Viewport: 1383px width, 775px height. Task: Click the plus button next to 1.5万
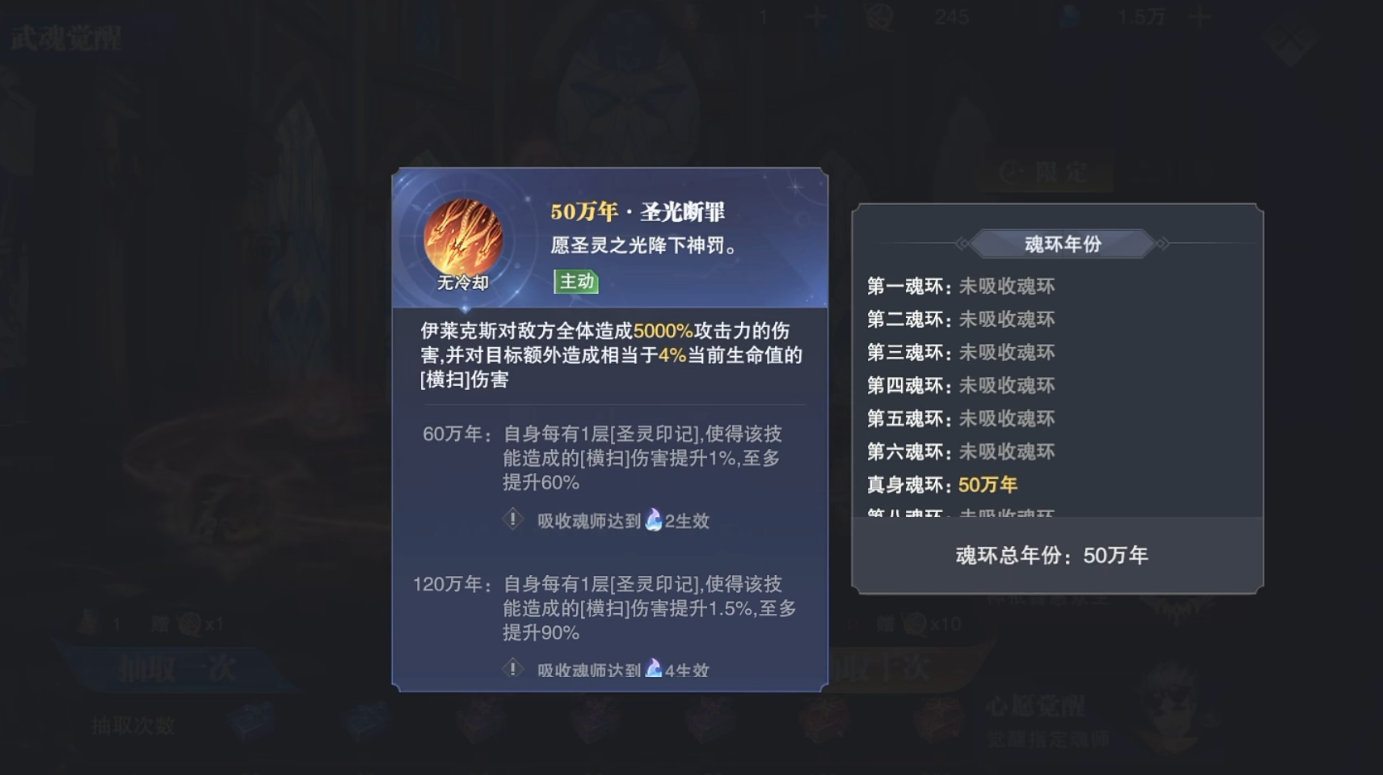click(x=1199, y=16)
